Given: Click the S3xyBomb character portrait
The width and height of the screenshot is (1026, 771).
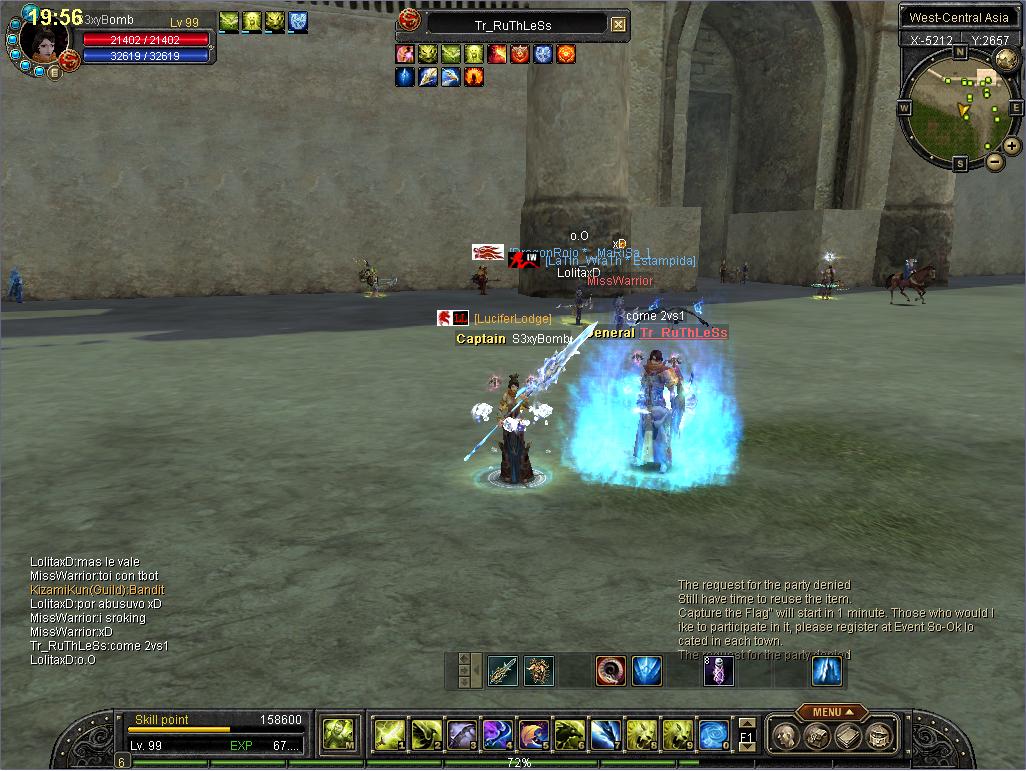Looking at the screenshot, I should [x=44, y=40].
